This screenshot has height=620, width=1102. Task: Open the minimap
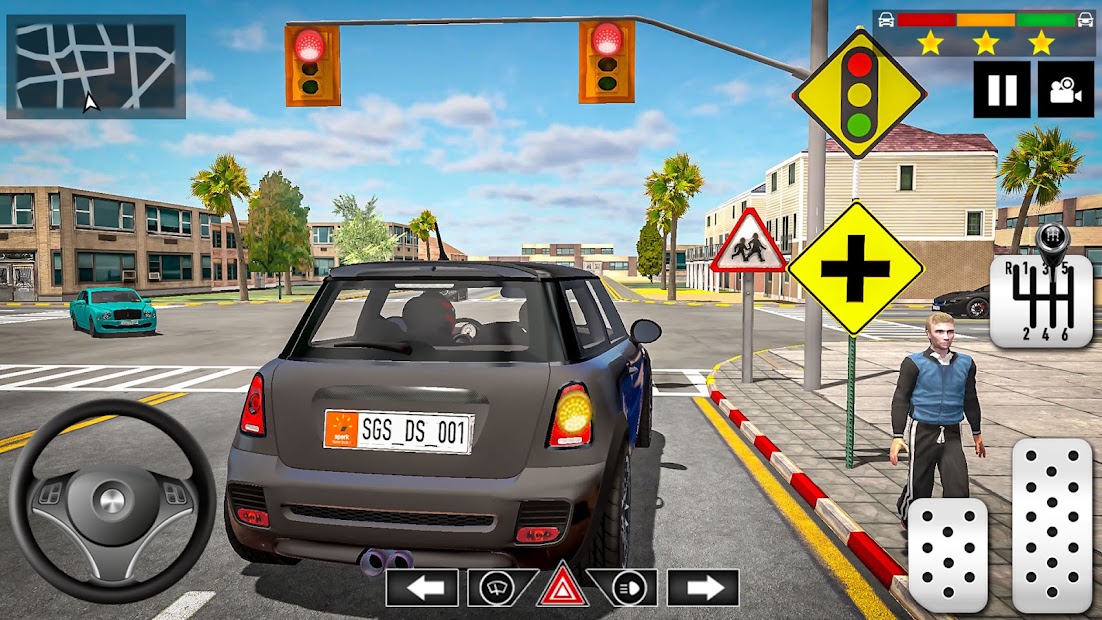coord(96,67)
